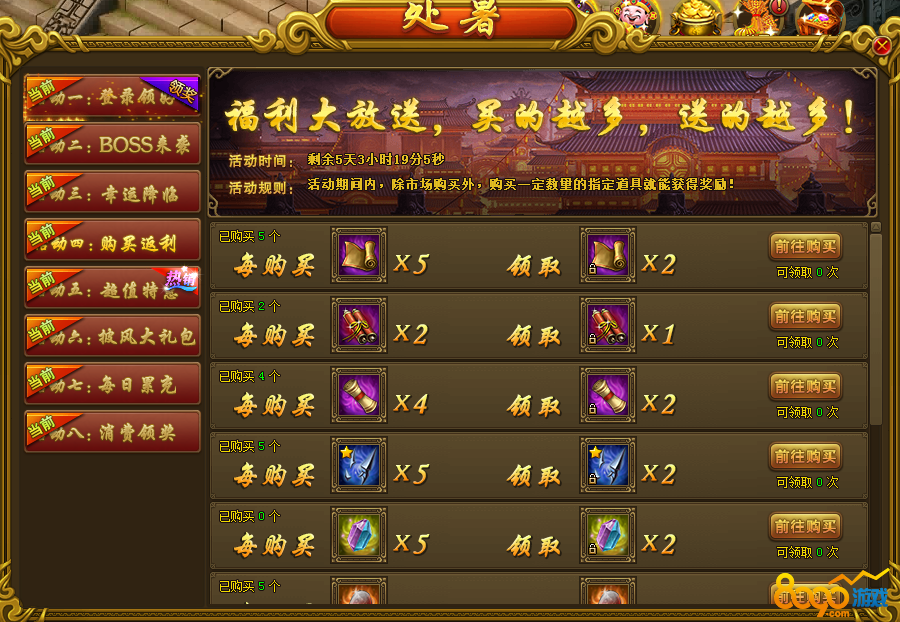
Task: Switch to 活动五 超值特惠 tab
Action: click(x=112, y=288)
